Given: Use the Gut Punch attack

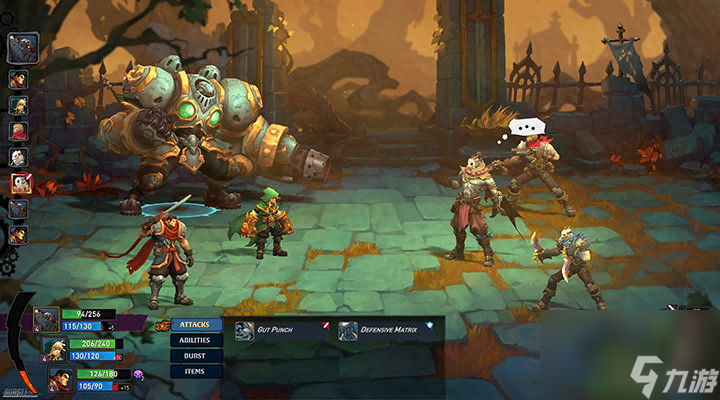Looking at the screenshot, I should (273, 331).
